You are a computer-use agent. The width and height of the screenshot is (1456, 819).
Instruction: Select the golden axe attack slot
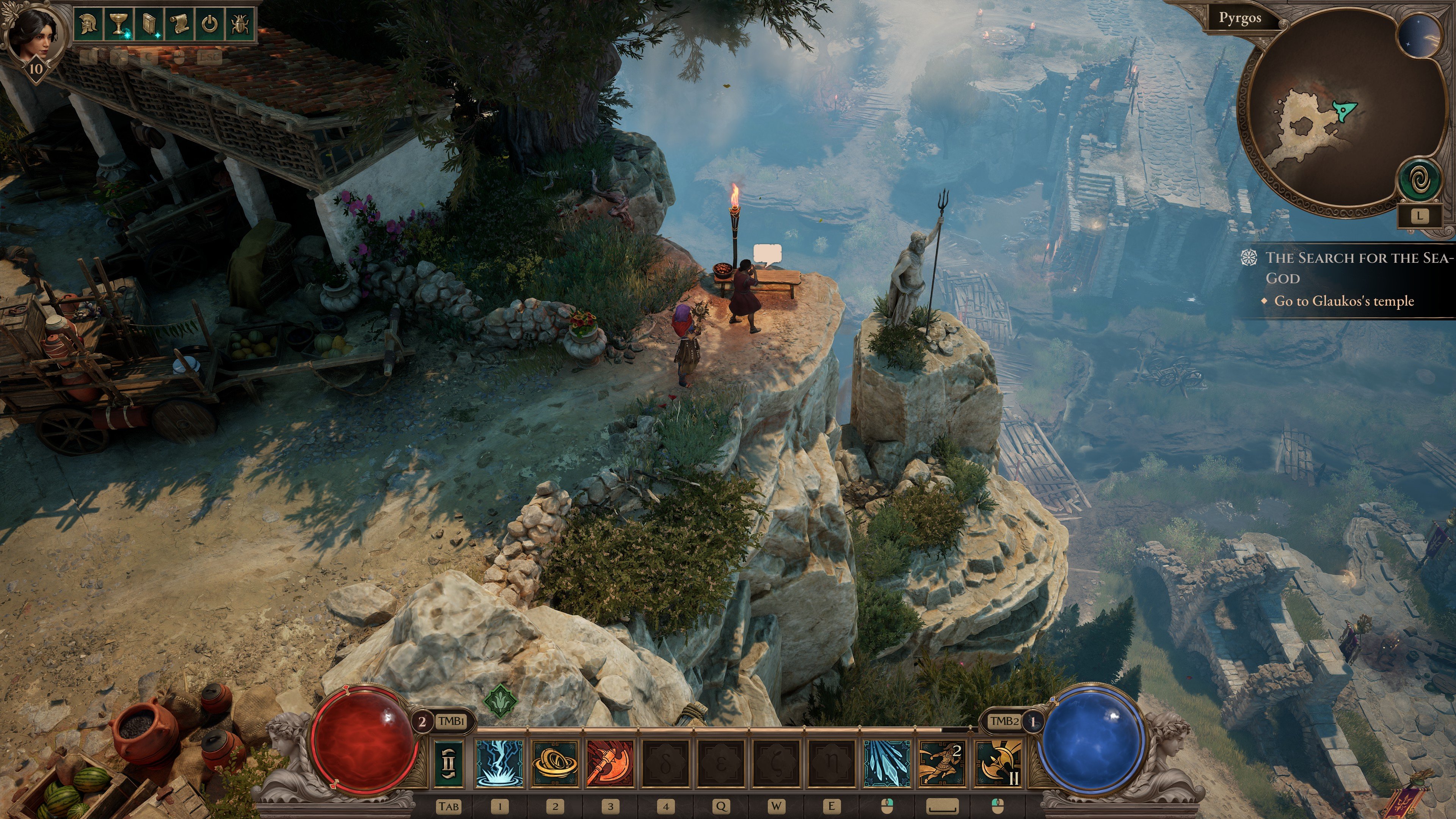[998, 763]
